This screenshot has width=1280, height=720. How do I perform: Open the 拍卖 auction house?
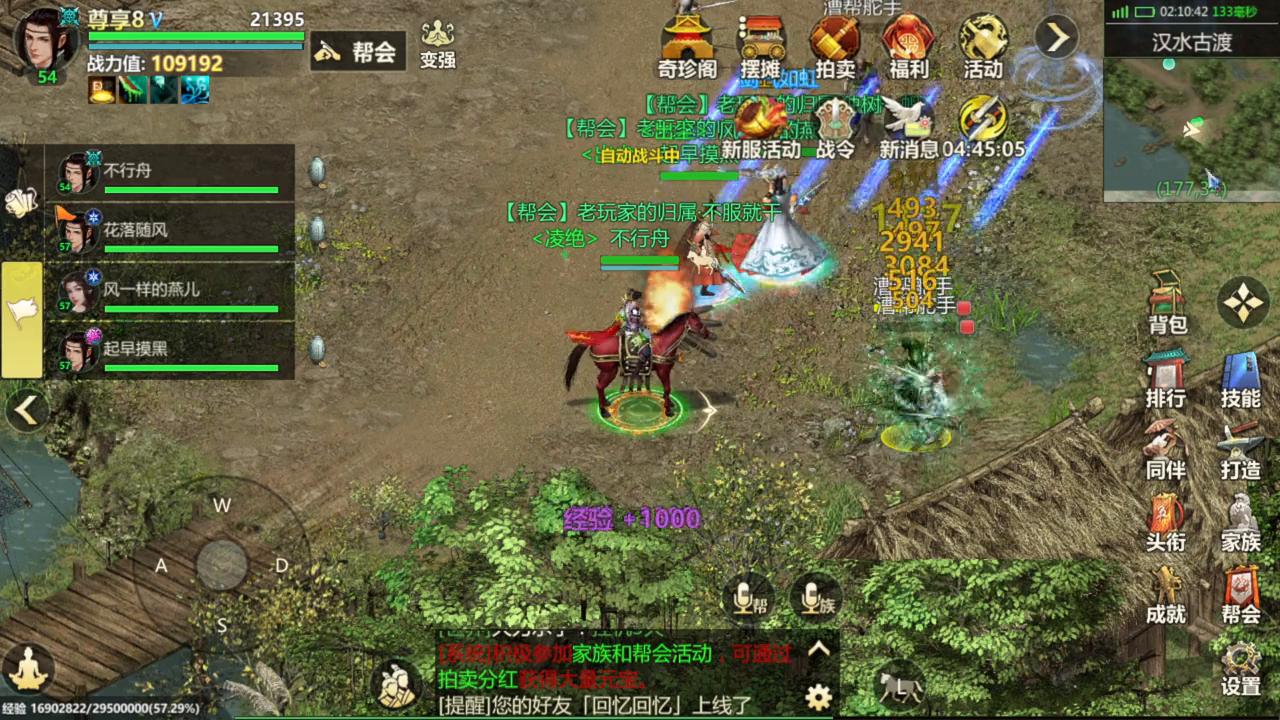coord(835,48)
